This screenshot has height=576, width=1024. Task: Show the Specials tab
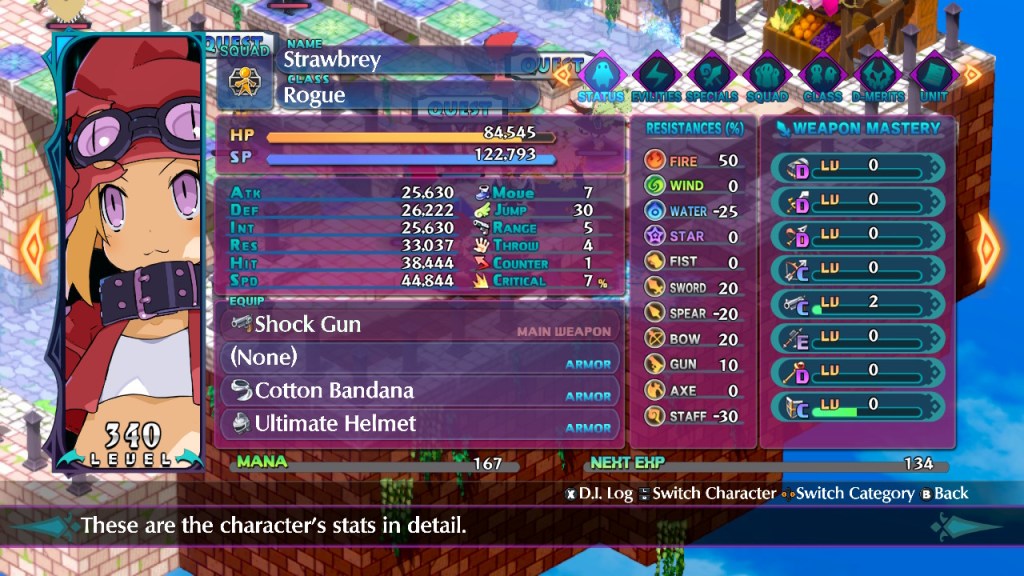point(712,75)
